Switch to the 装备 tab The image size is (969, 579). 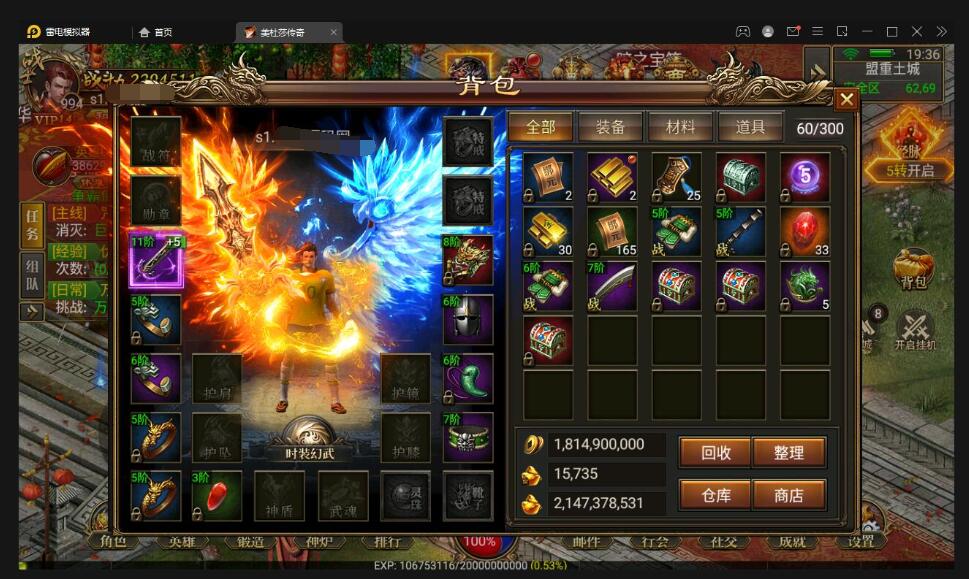click(x=610, y=127)
